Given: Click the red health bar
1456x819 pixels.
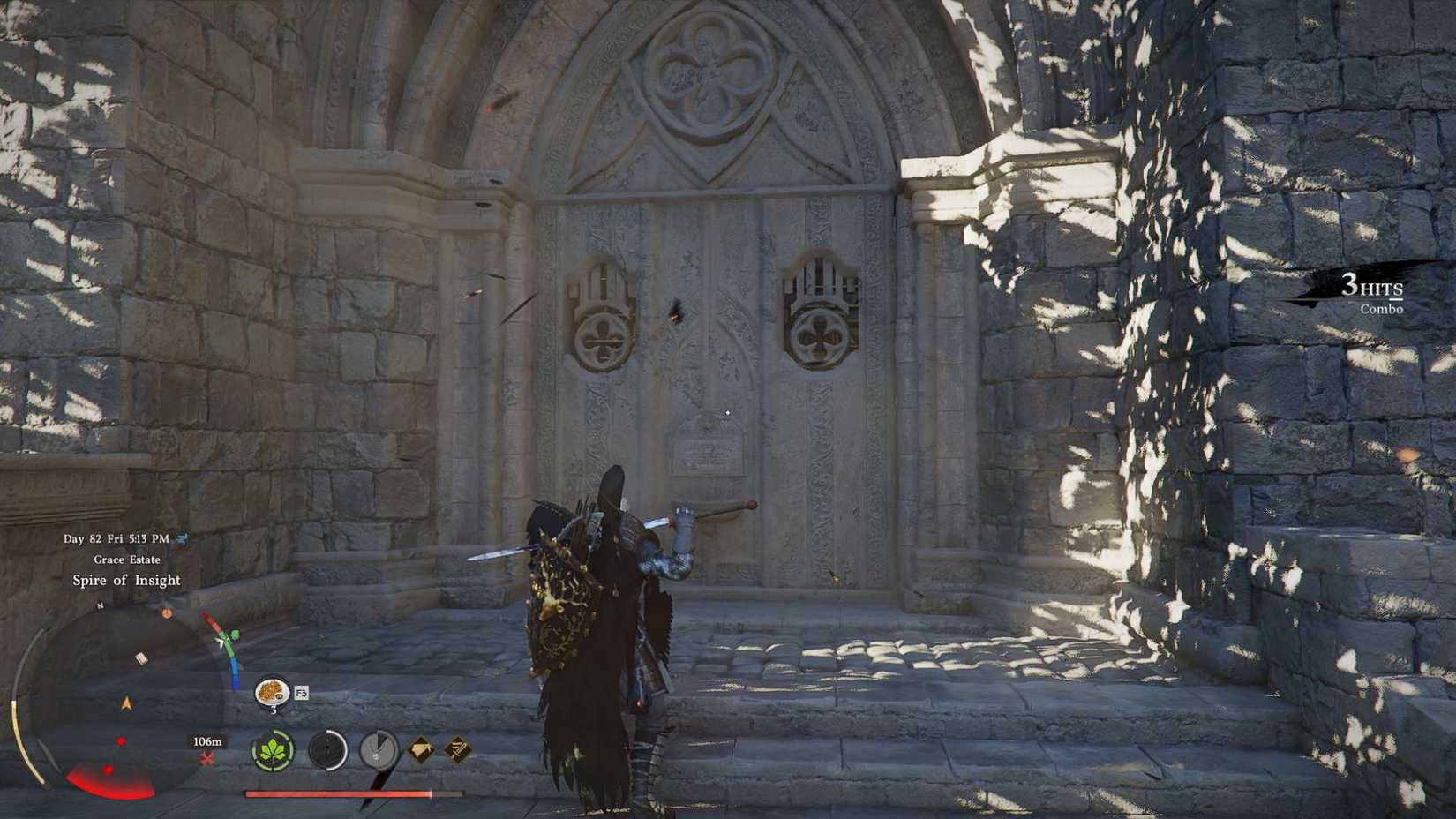Looking at the screenshot, I should tap(352, 793).
